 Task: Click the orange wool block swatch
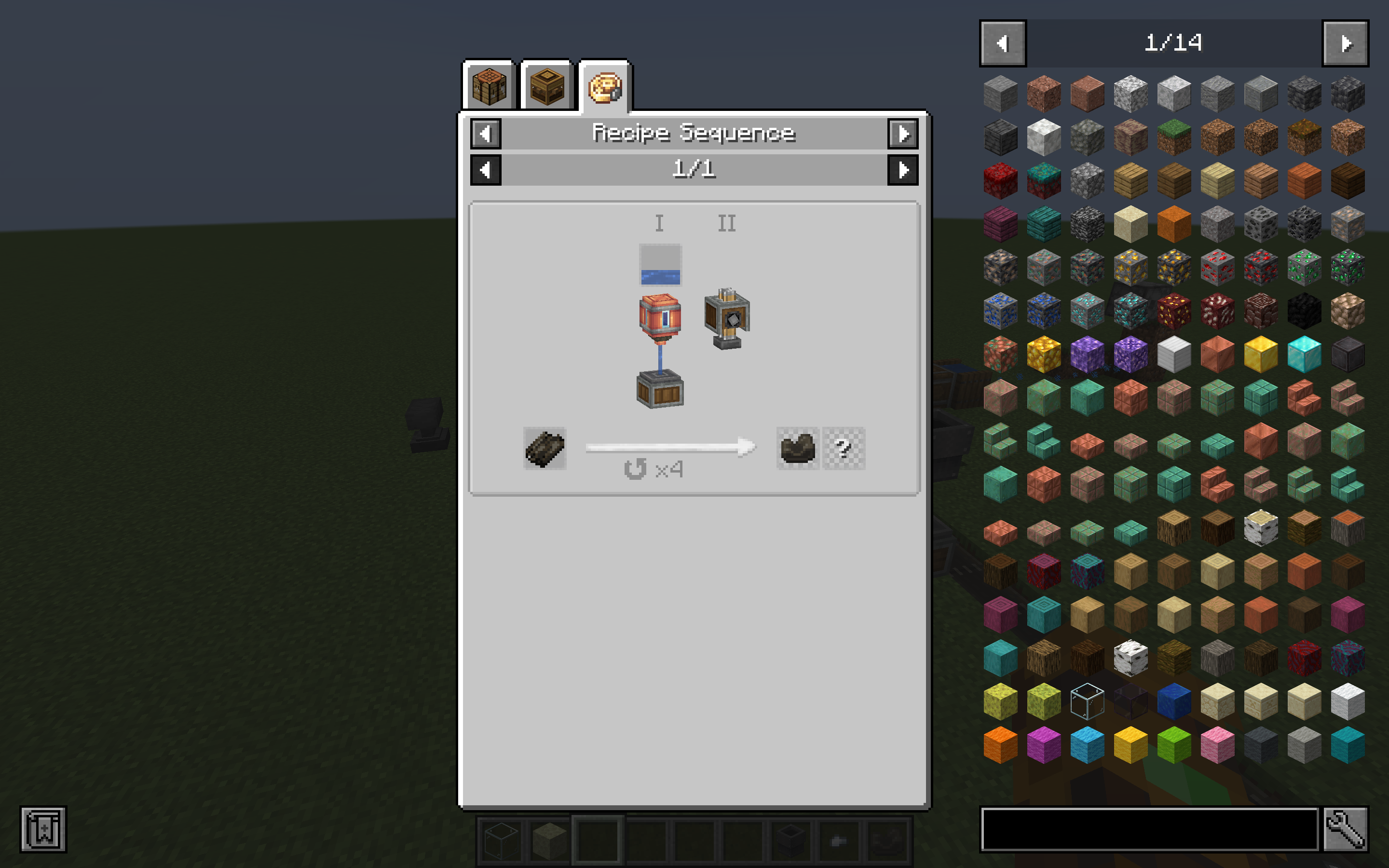click(x=1000, y=746)
